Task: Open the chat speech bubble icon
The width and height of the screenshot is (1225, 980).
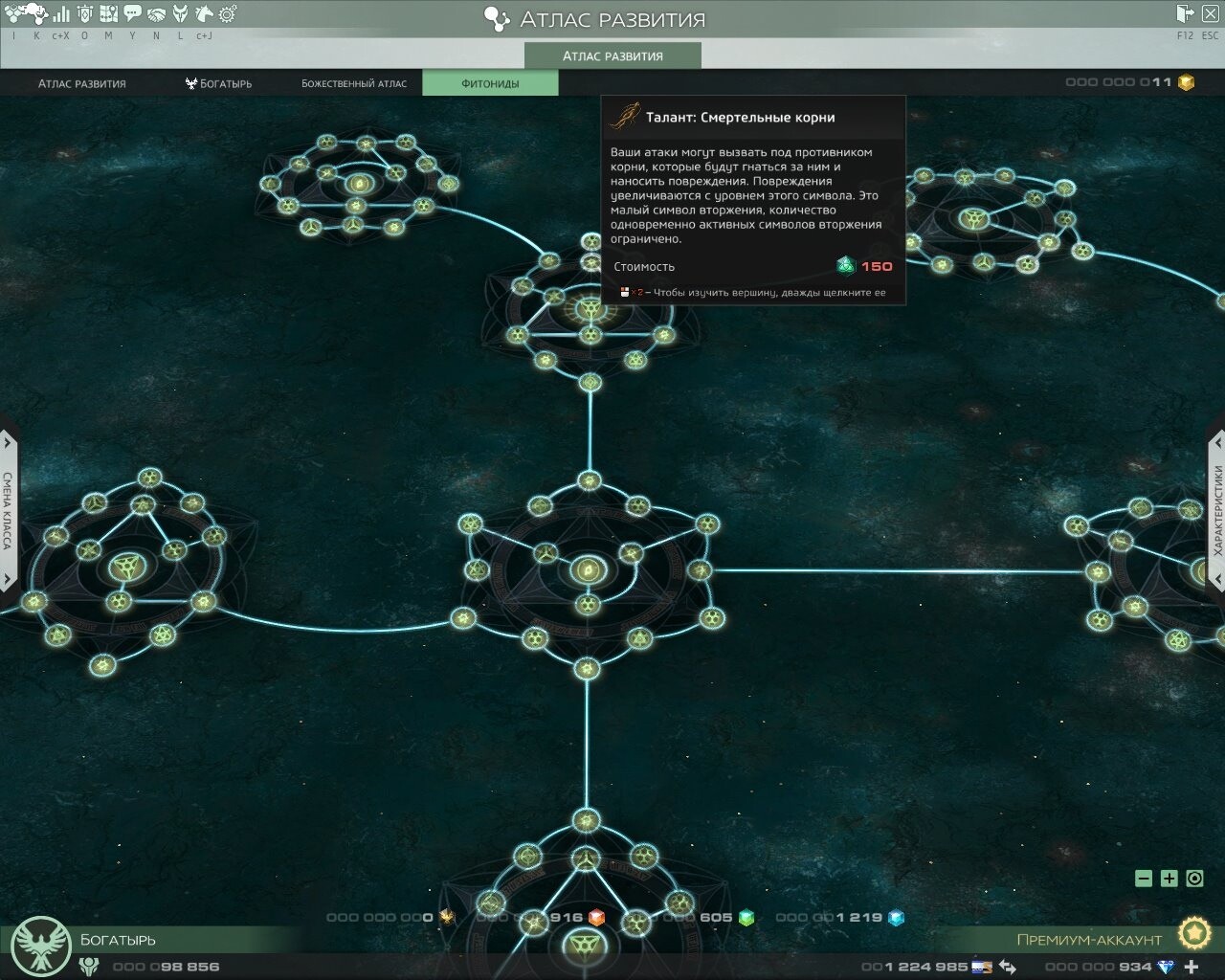Action: (x=133, y=14)
